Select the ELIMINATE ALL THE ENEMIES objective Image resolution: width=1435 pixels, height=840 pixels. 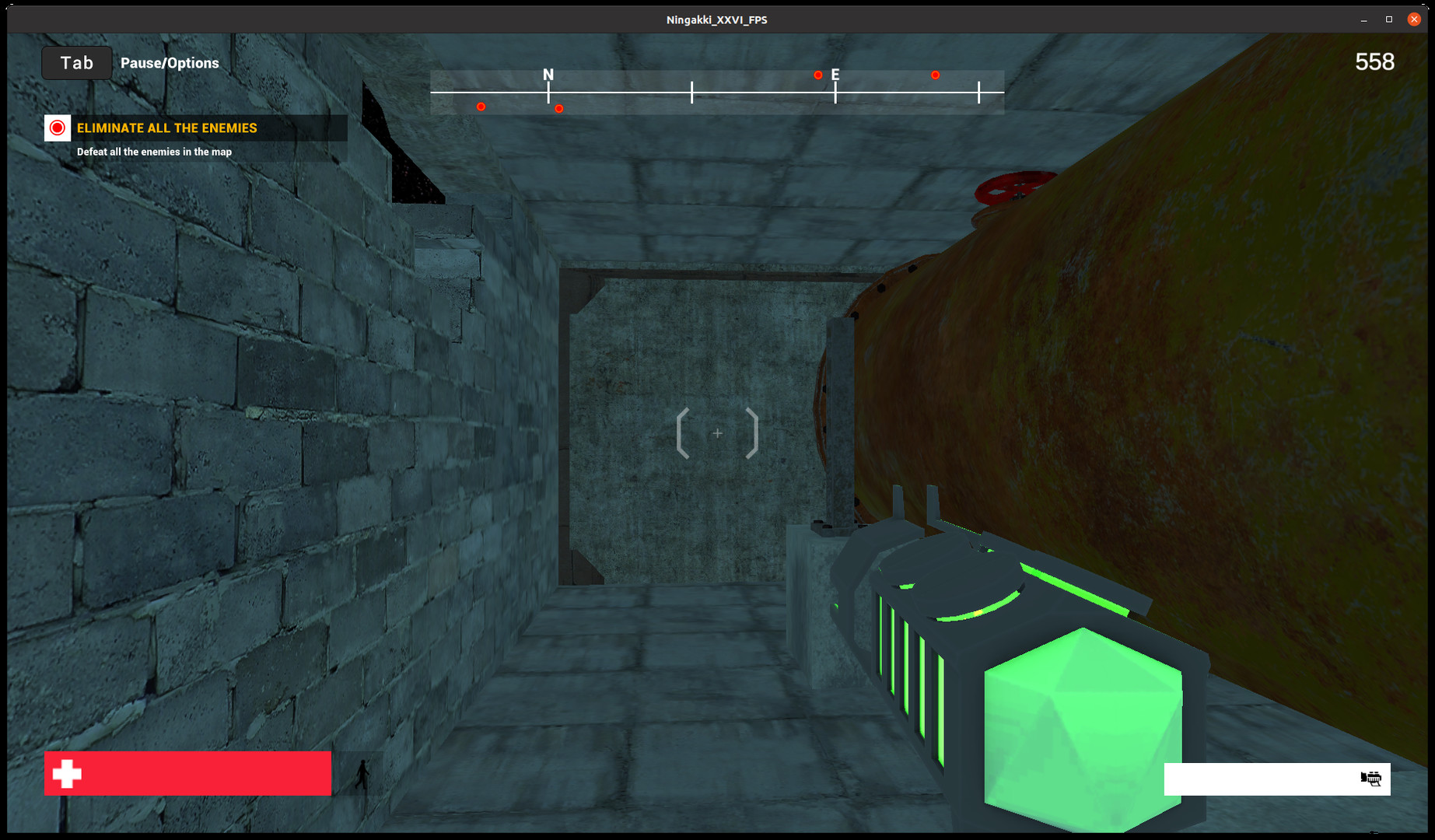point(166,128)
